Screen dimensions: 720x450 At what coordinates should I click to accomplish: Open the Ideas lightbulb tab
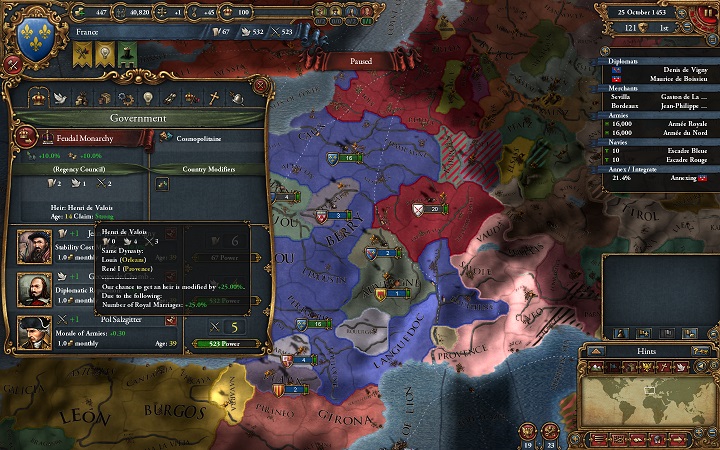[x=147, y=97]
